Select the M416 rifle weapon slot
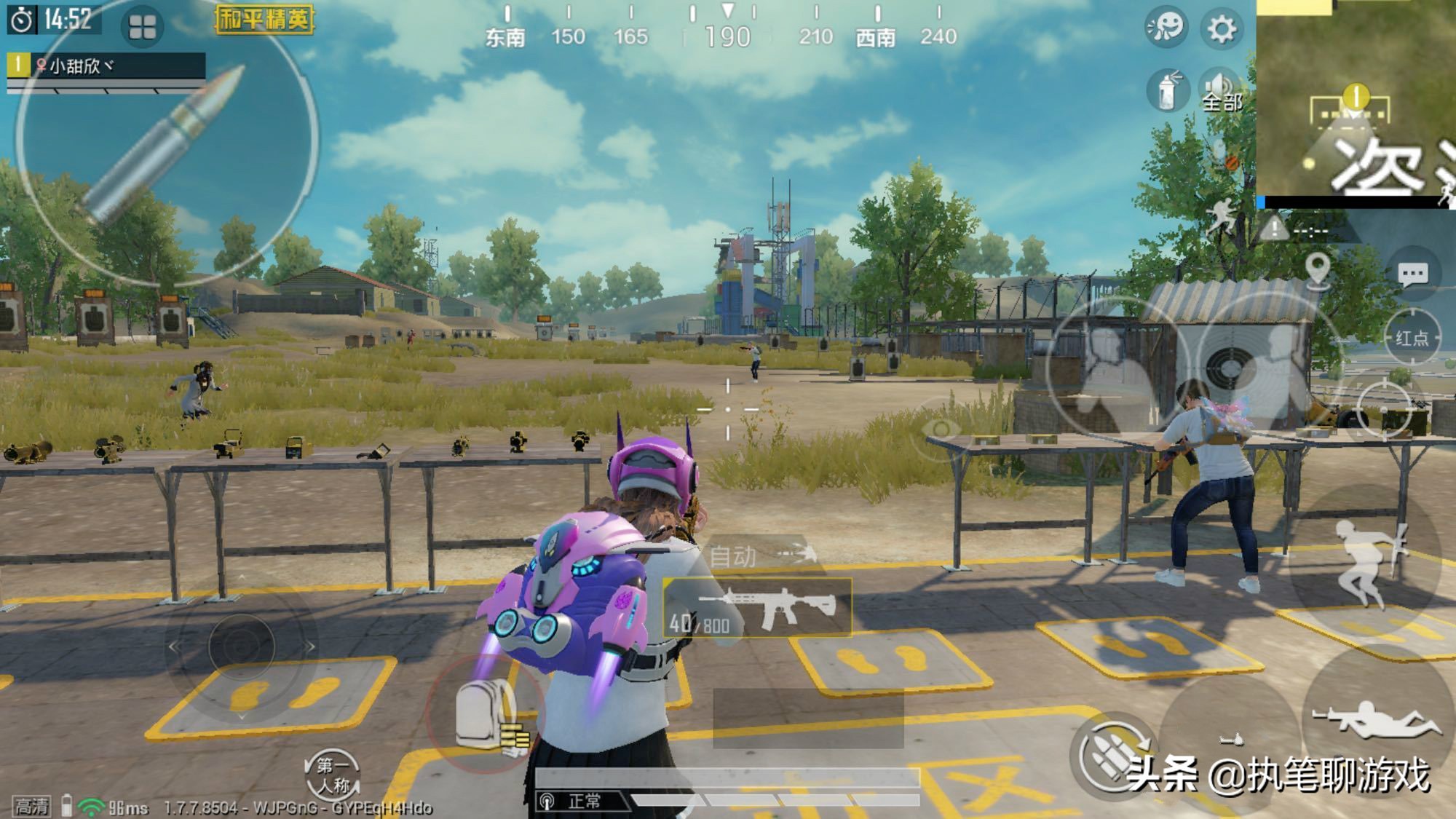Screen dimensions: 1456x819 pos(759,608)
